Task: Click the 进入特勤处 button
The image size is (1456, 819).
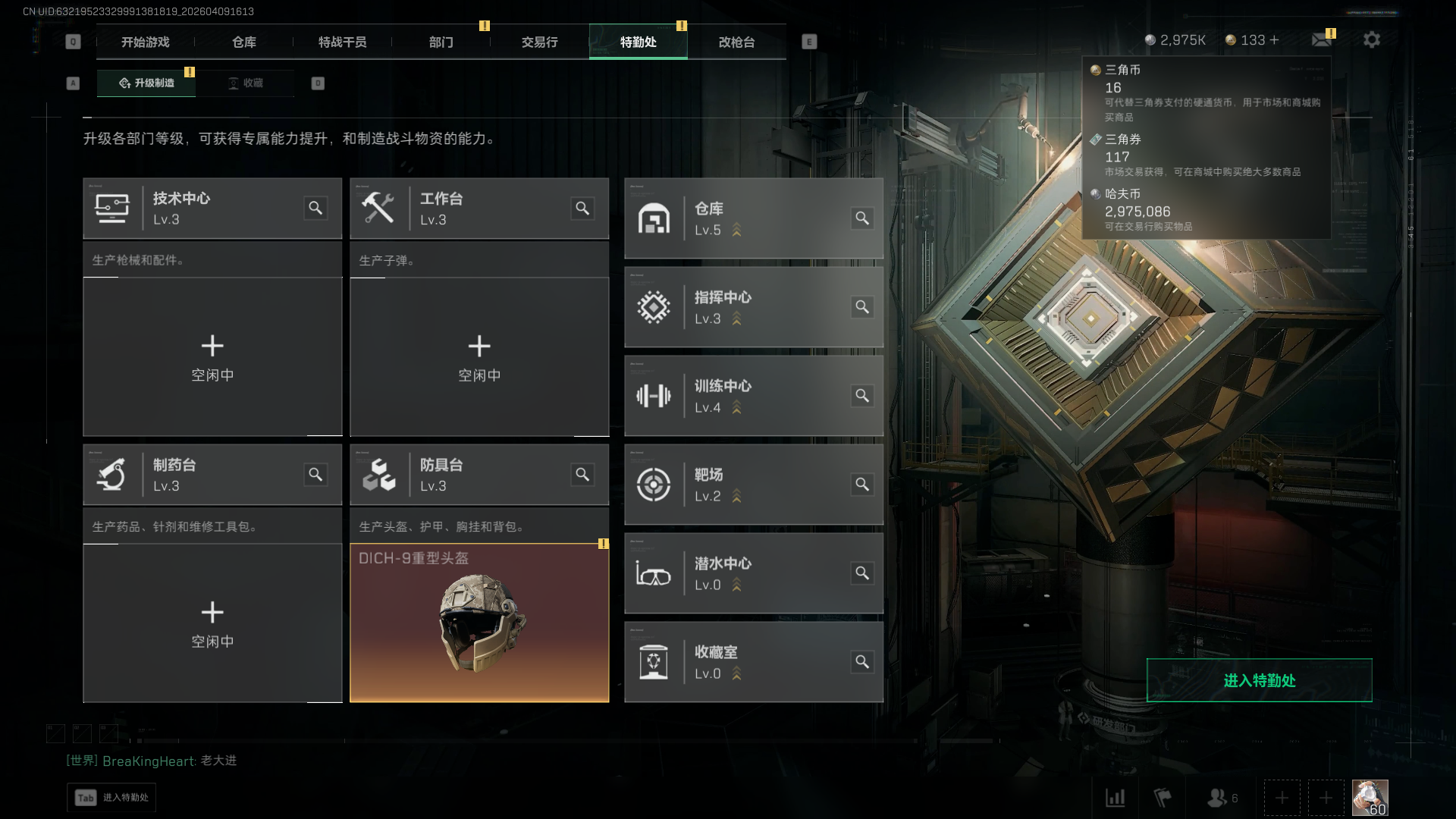Action: point(1259,680)
